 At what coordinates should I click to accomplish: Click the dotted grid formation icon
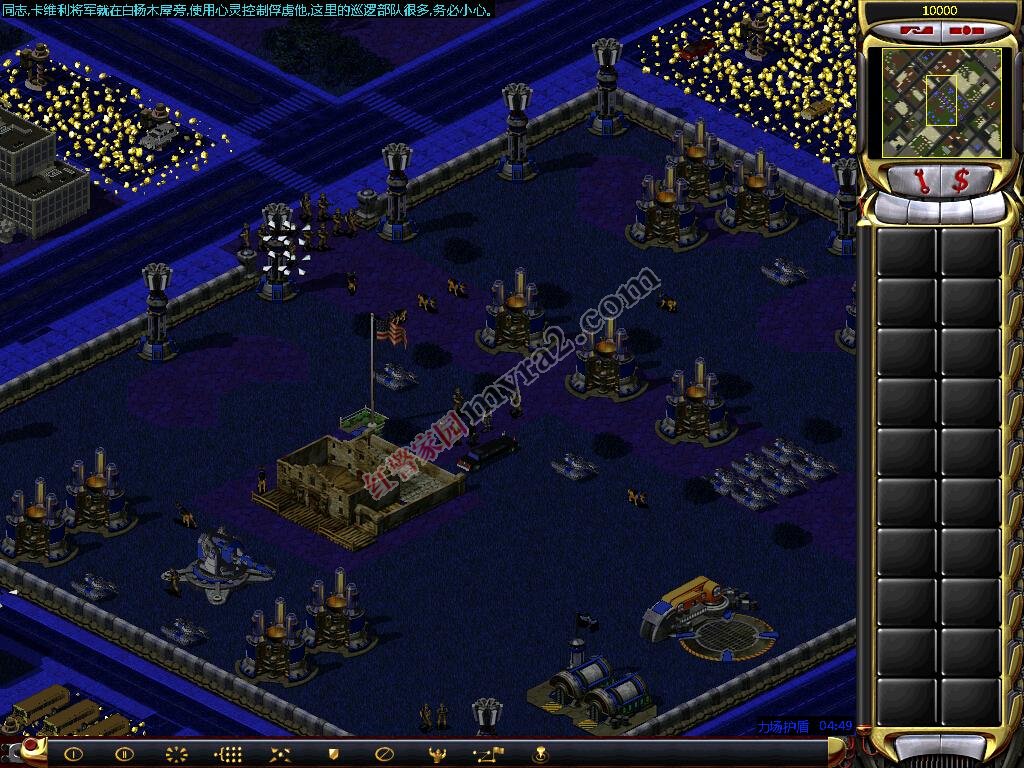pos(228,754)
